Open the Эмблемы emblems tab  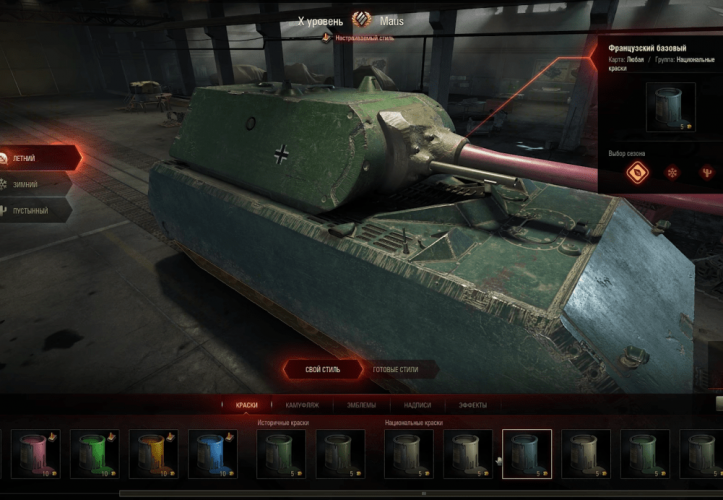click(361, 405)
